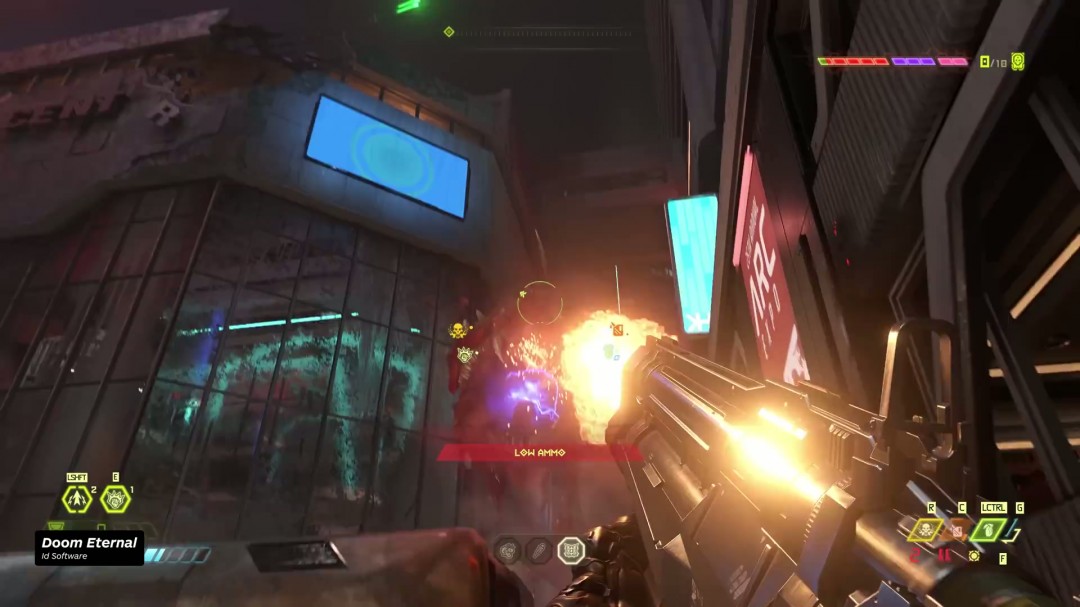Select the middle dimmed rune icon
1080x607 pixels.
tap(539, 550)
